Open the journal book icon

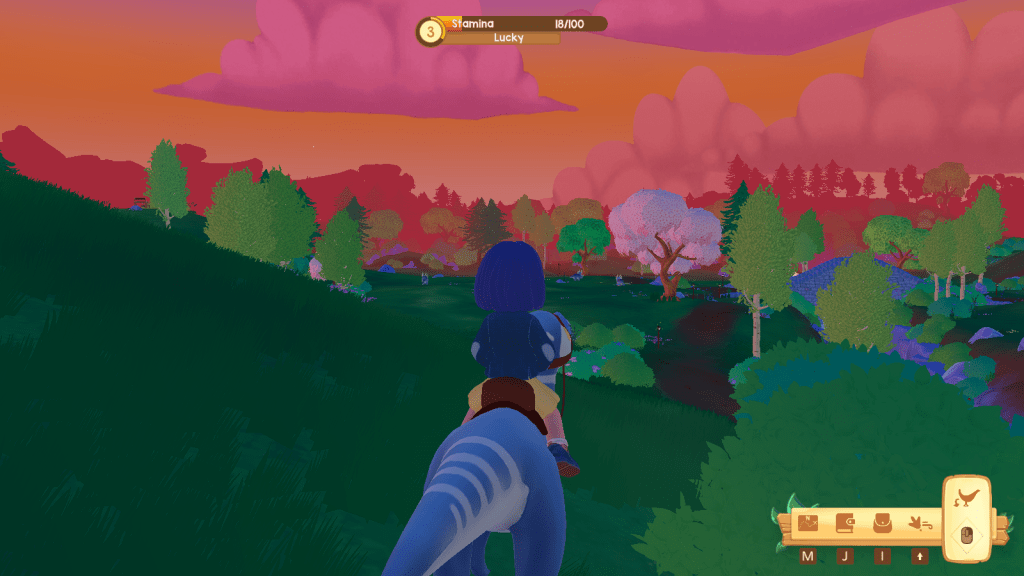click(845, 523)
